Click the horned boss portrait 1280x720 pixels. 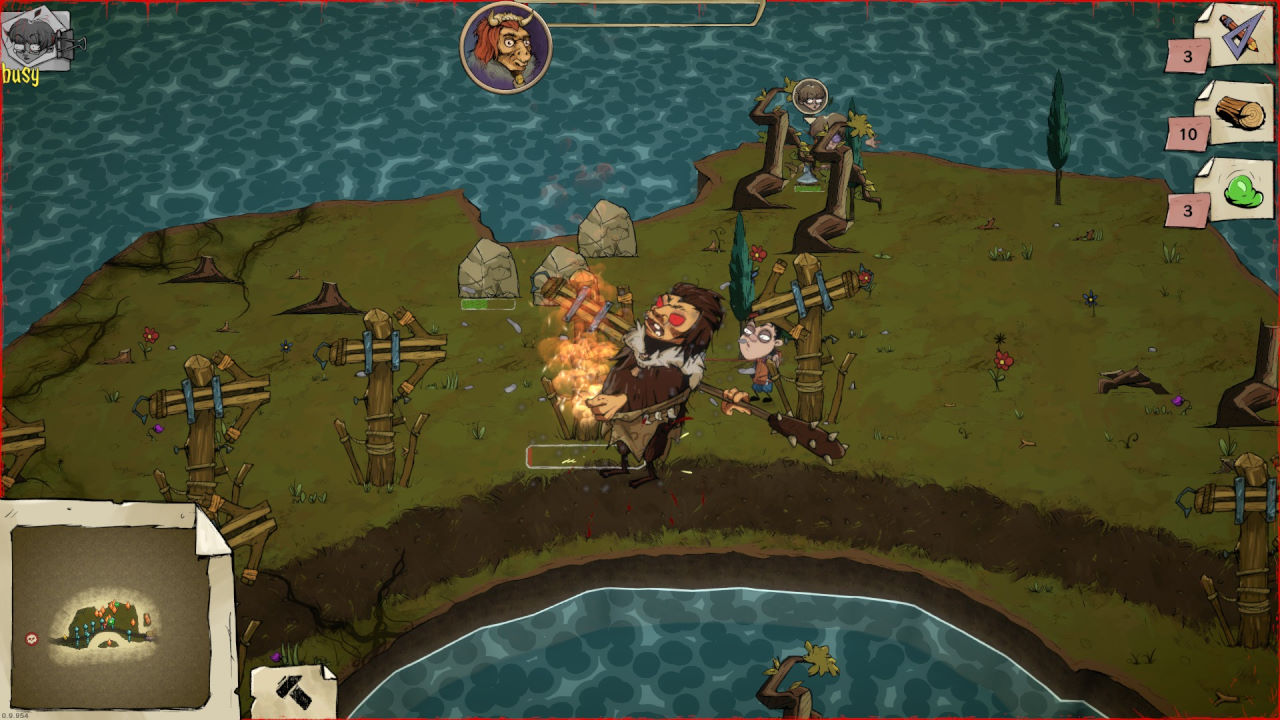[x=506, y=47]
